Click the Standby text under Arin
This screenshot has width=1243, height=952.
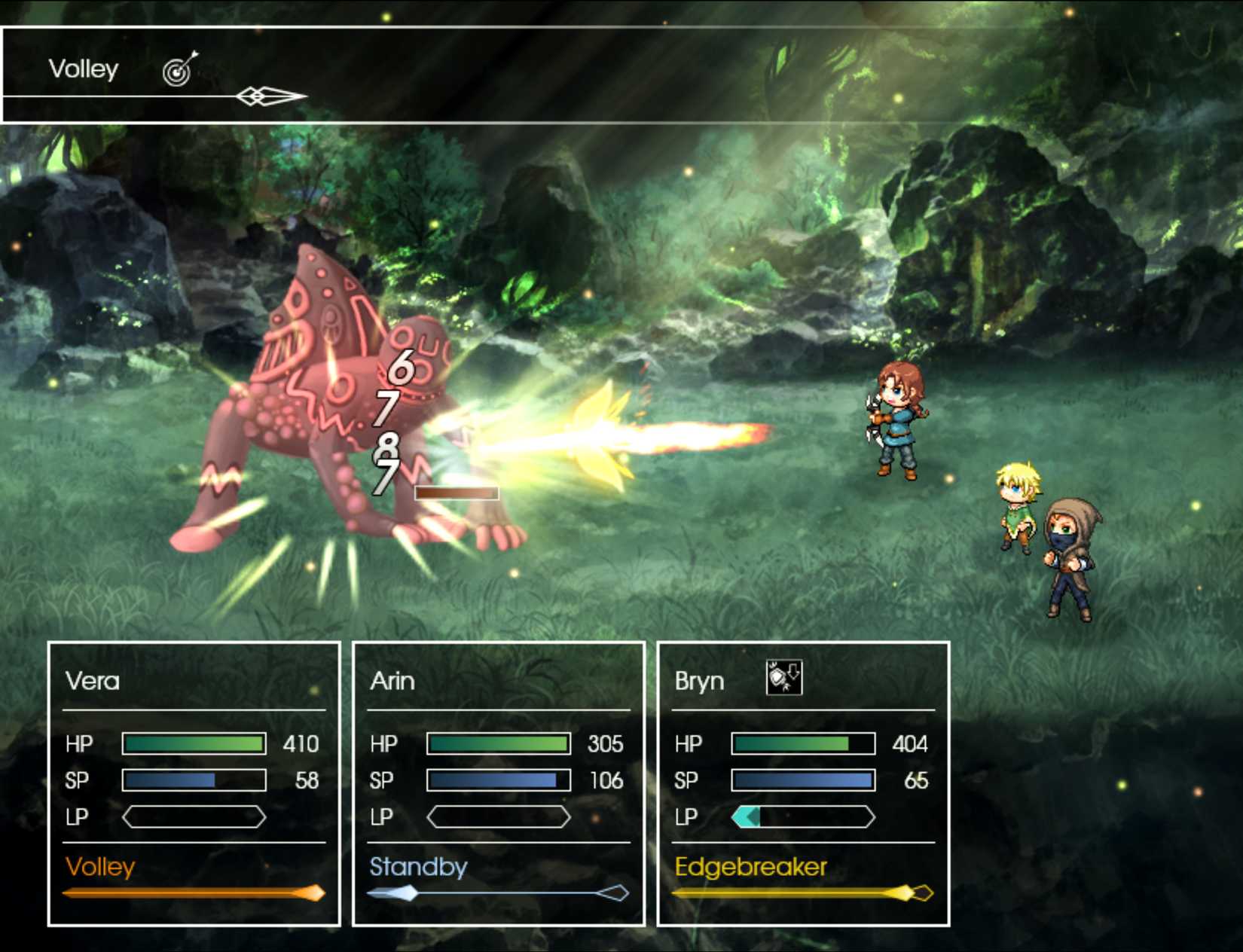coord(418,868)
